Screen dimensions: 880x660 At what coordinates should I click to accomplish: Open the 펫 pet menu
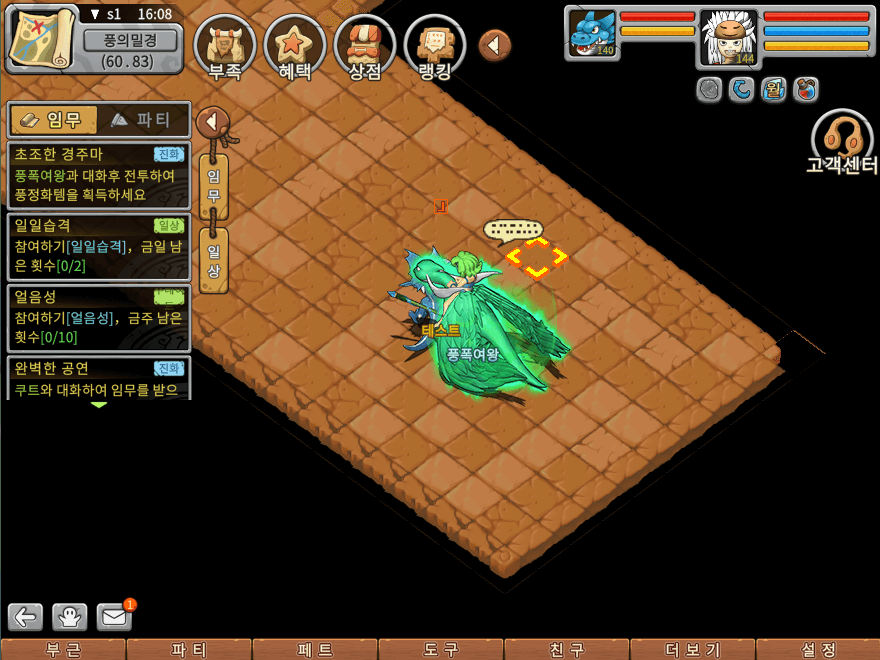315,650
